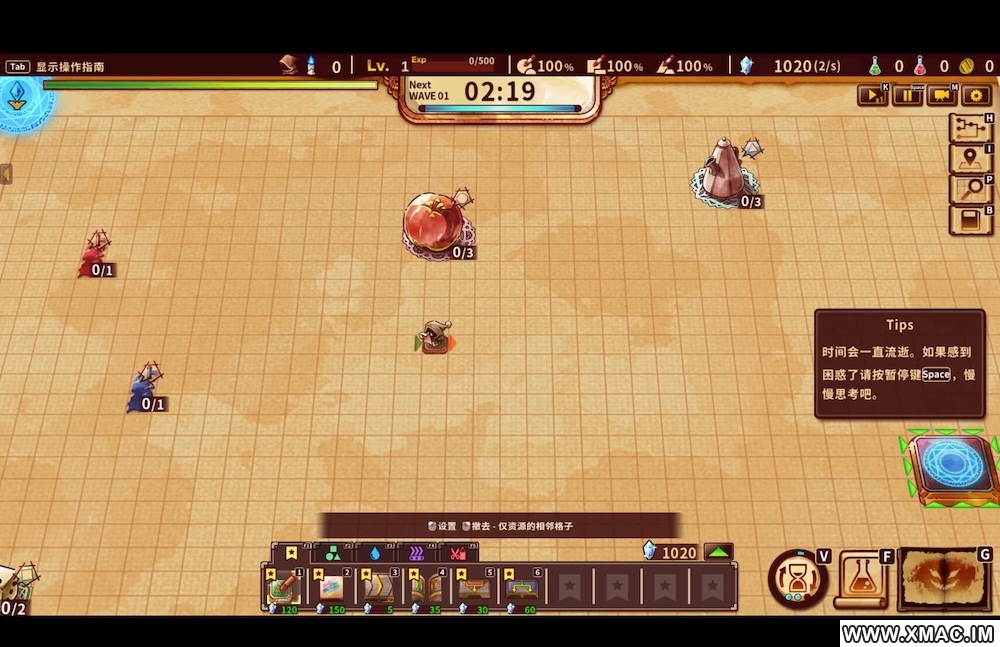Choose the arrow conveyor costing 5 crystals
1000x647 pixels.
380,588
